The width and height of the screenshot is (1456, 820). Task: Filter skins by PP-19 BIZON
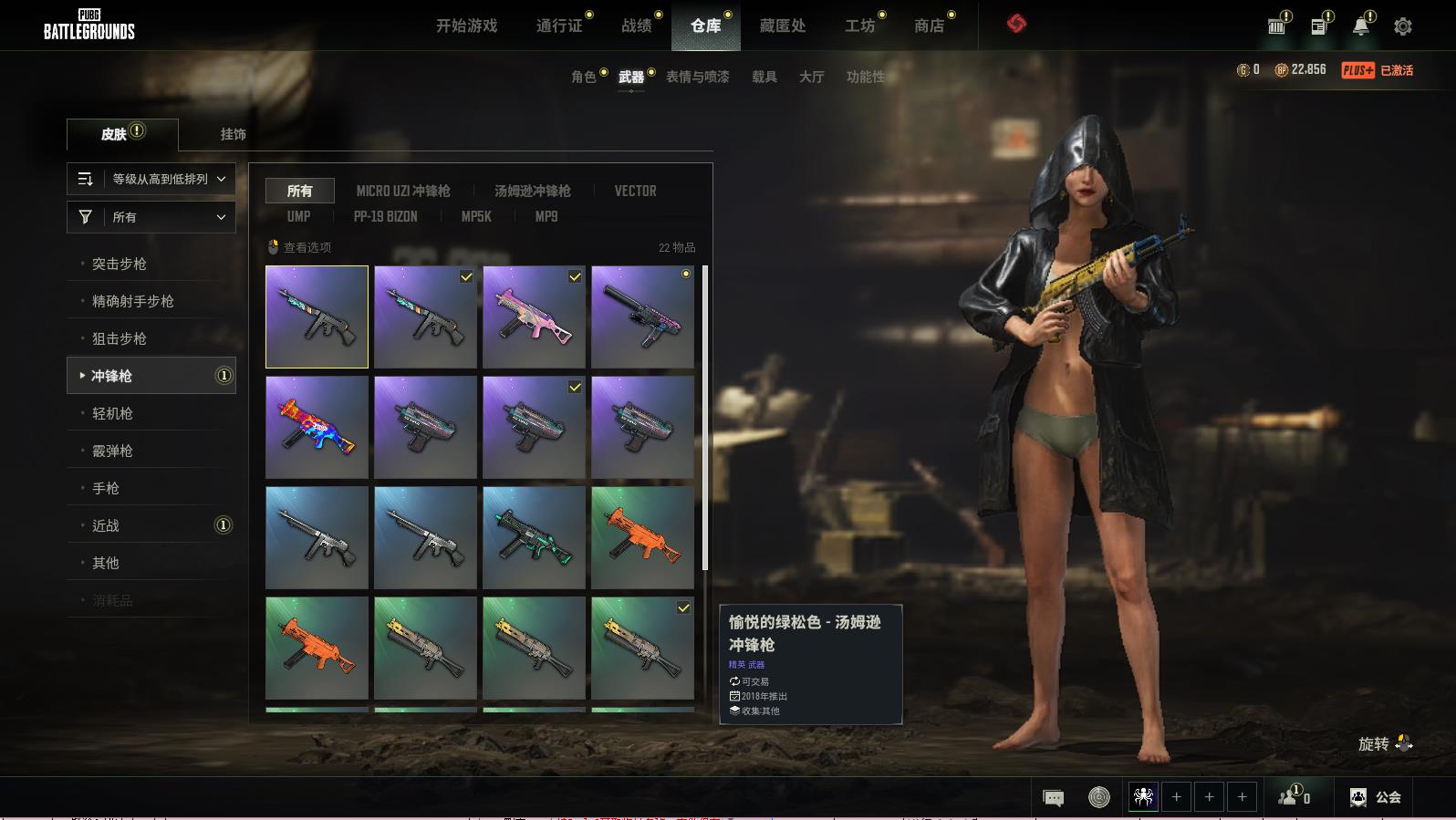click(x=385, y=216)
